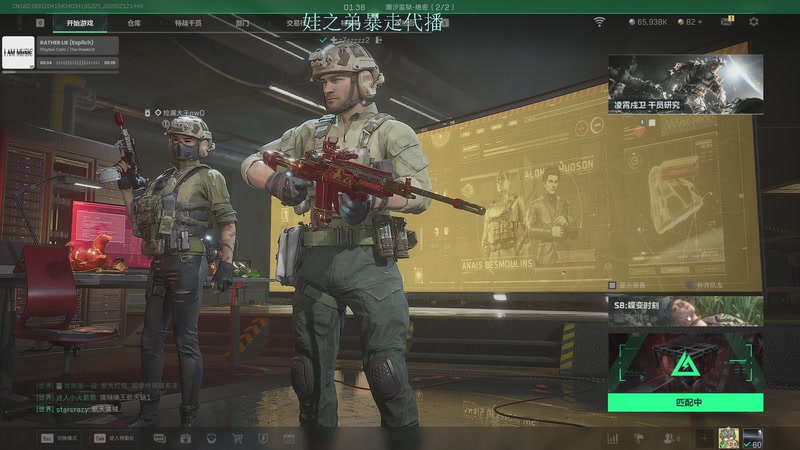Open the bar-chart statistics icon
The image size is (800, 450).
[x=612, y=438]
